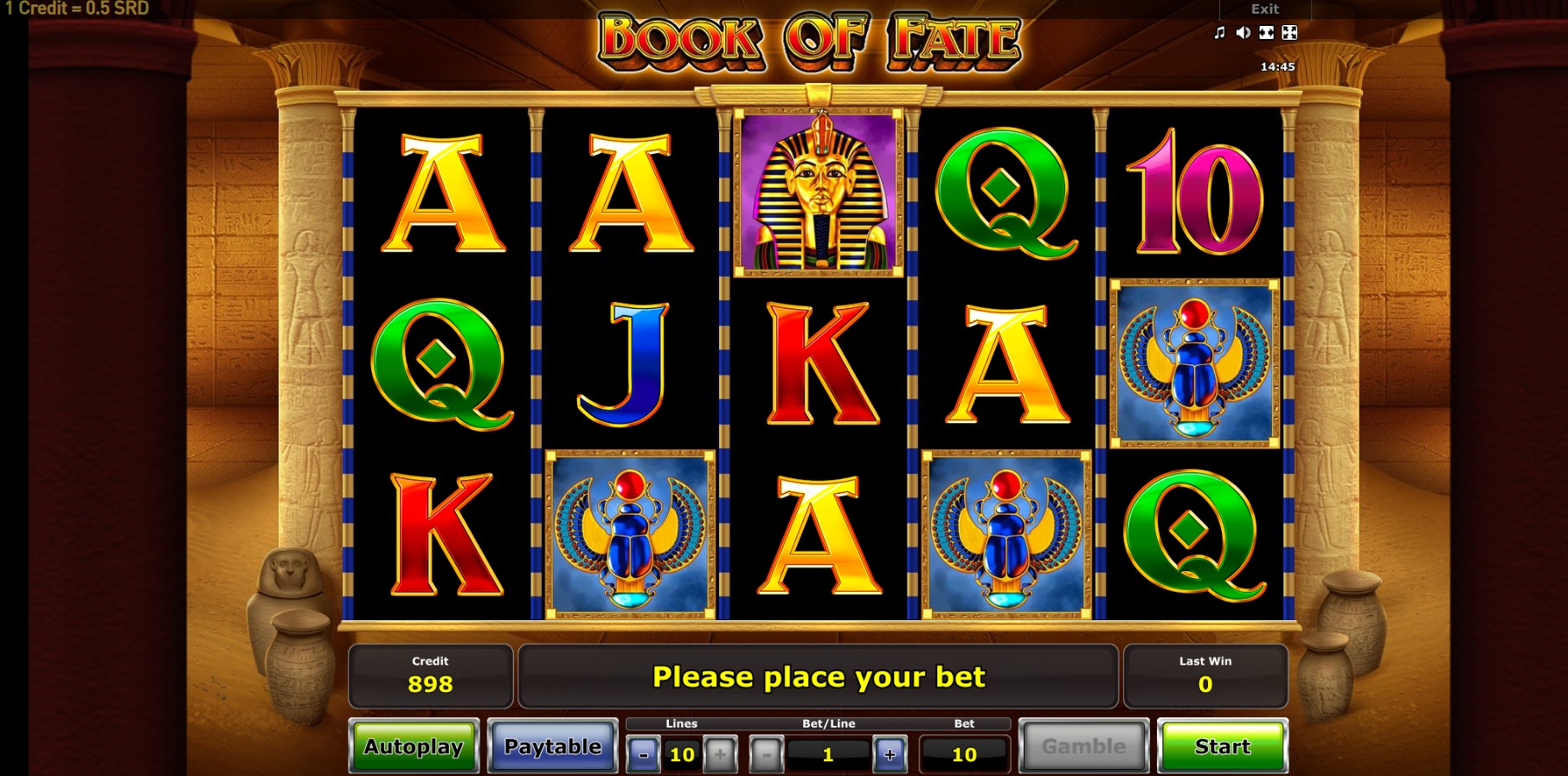1568x776 pixels.
Task: Click the greyed-out Gamble button
Action: click(1083, 746)
